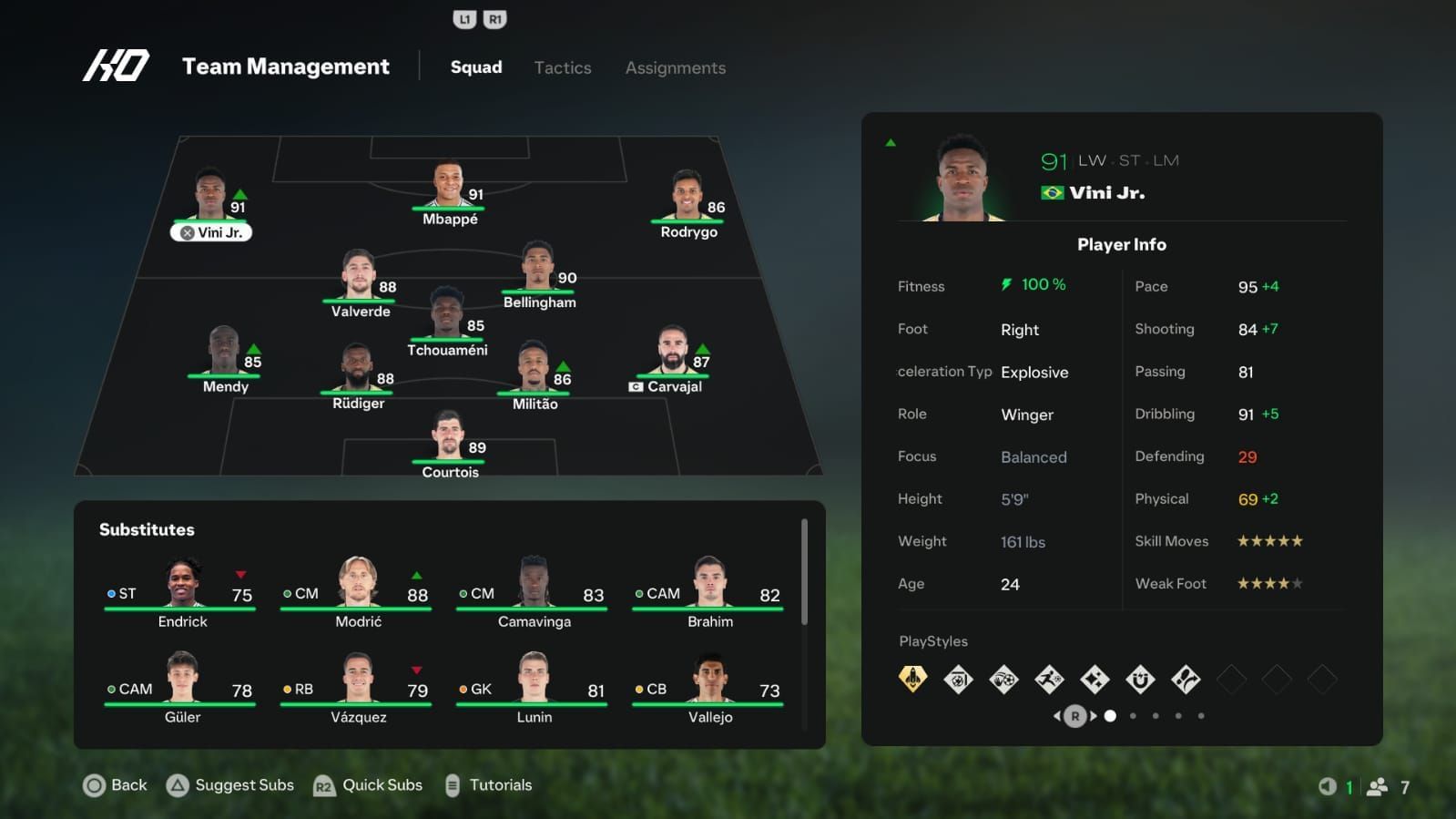Open the Assignments tab
Image resolution: width=1456 pixels, height=819 pixels.
tap(675, 67)
